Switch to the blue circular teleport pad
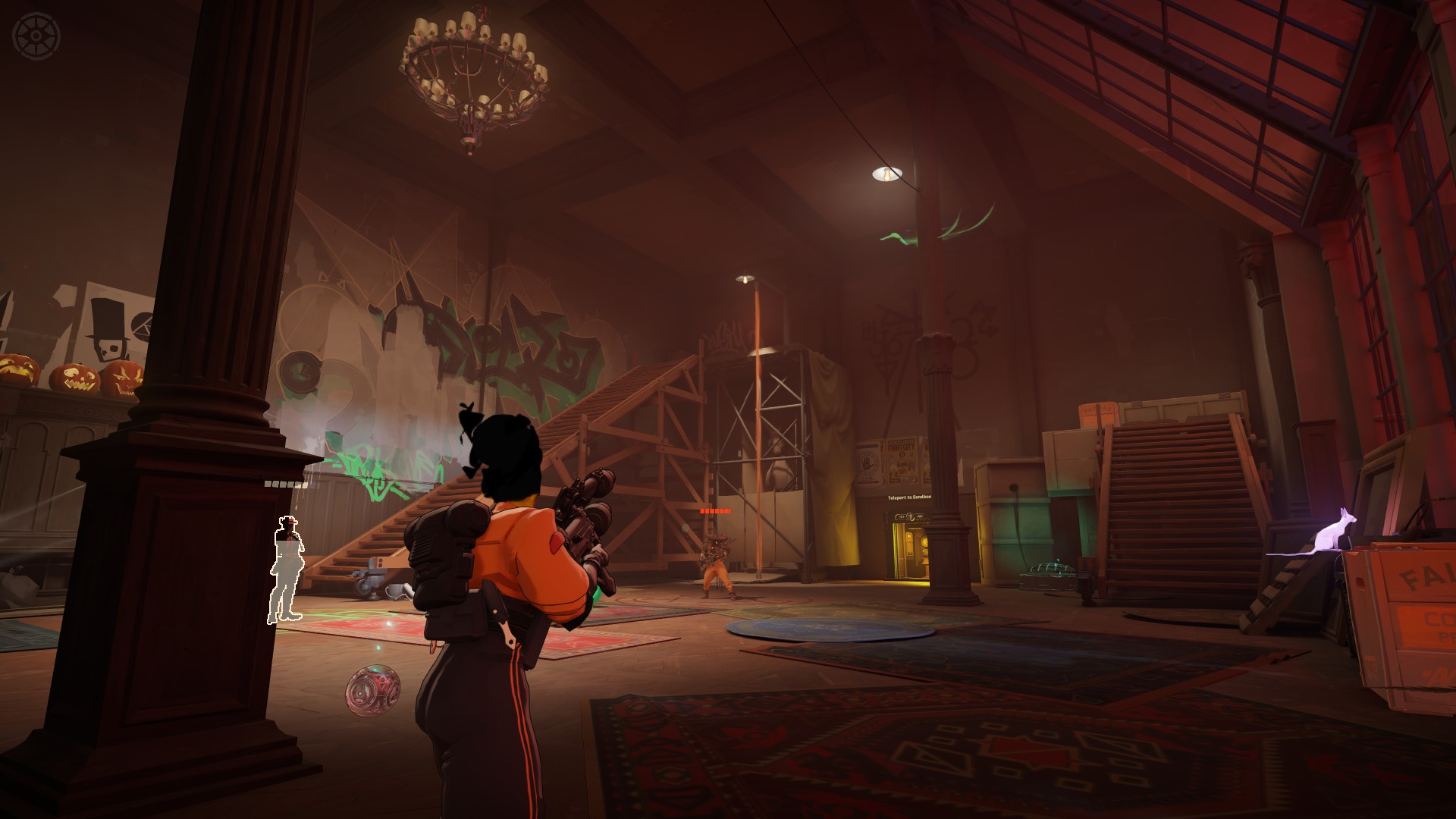Image resolution: width=1456 pixels, height=819 pixels. tap(827, 629)
